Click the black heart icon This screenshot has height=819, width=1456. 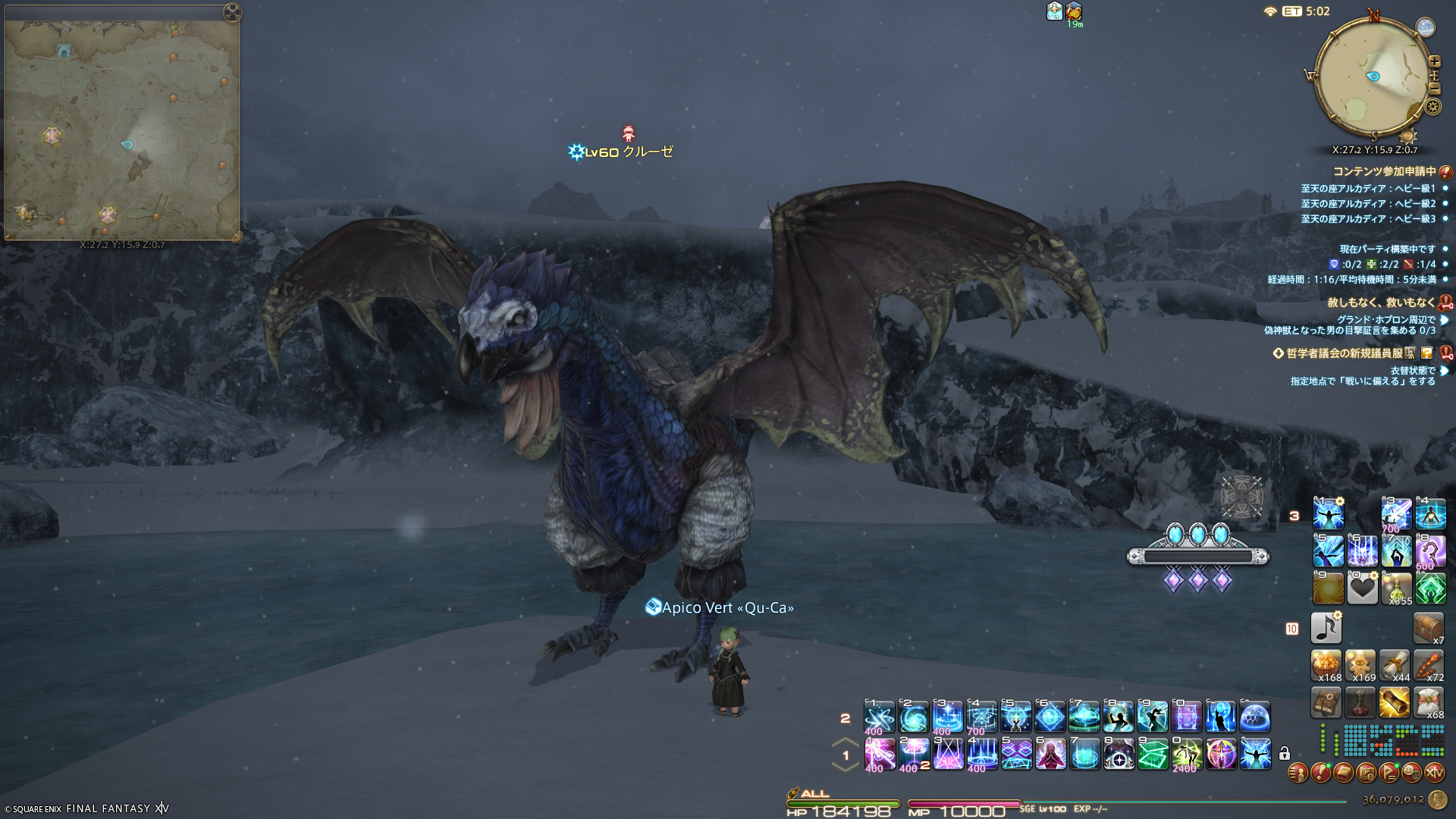click(x=1362, y=589)
